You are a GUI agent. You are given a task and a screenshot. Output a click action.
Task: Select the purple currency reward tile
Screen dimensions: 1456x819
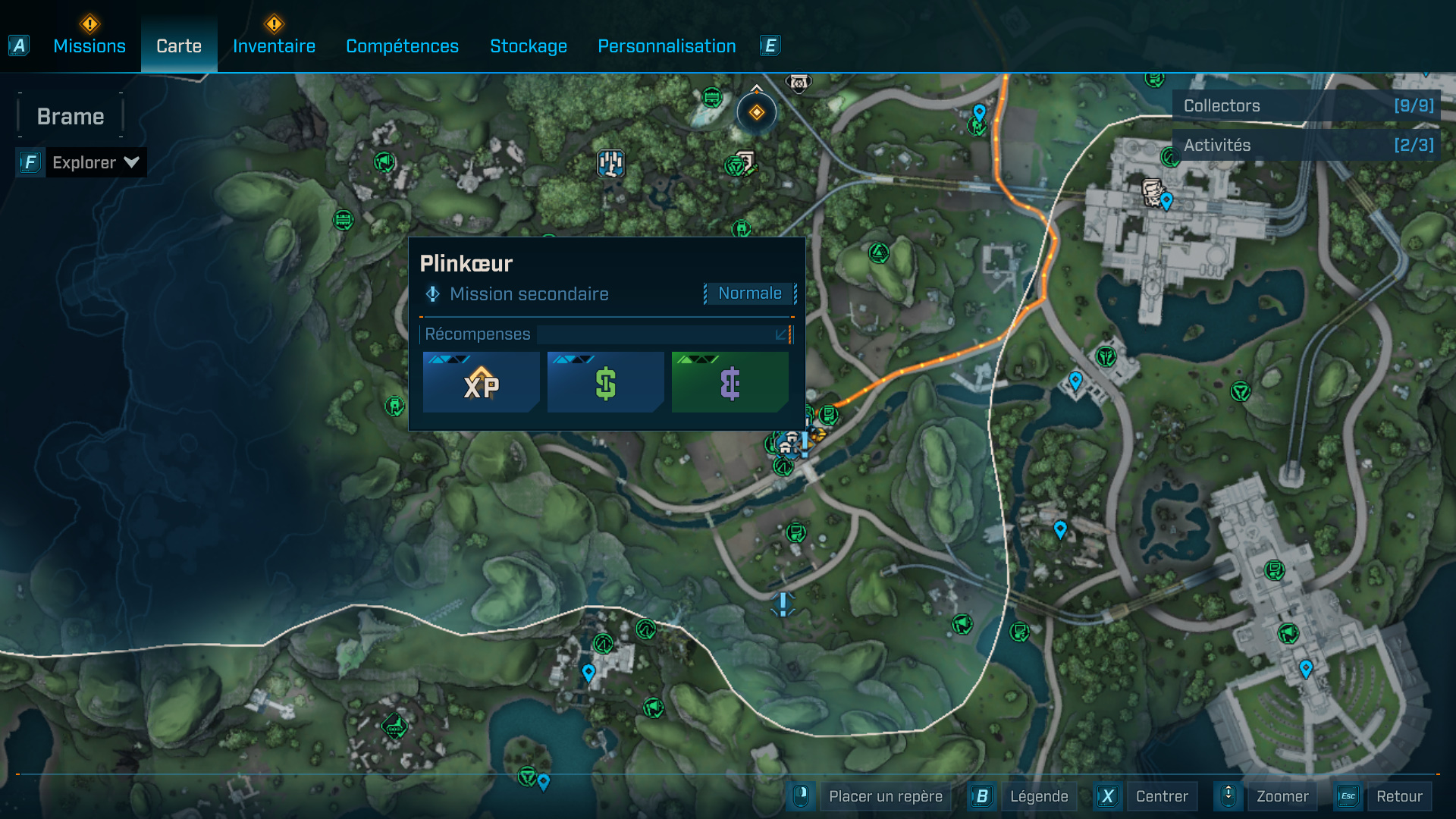[730, 383]
